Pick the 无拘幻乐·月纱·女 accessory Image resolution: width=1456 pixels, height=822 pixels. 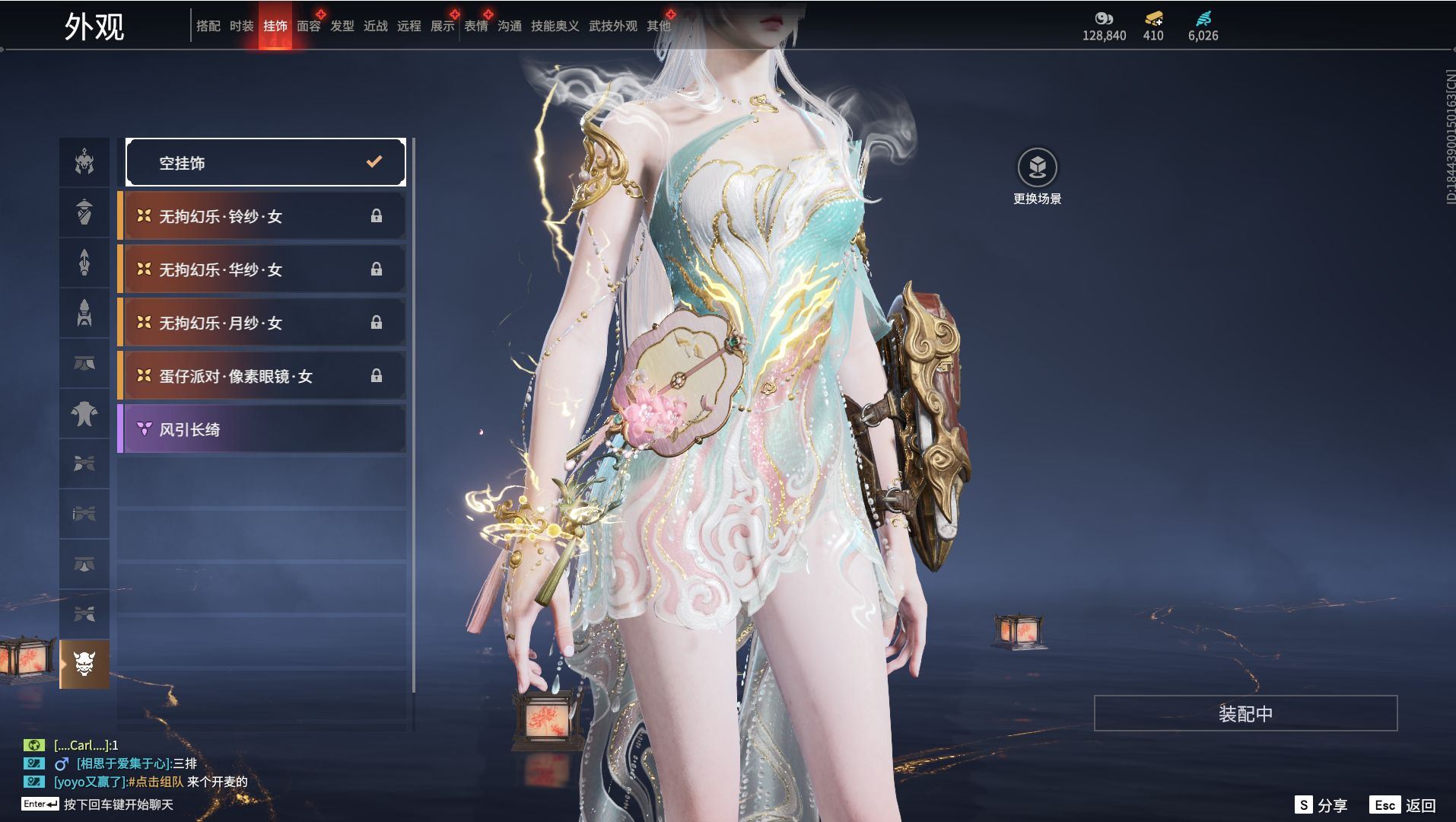pyautogui.click(x=262, y=323)
